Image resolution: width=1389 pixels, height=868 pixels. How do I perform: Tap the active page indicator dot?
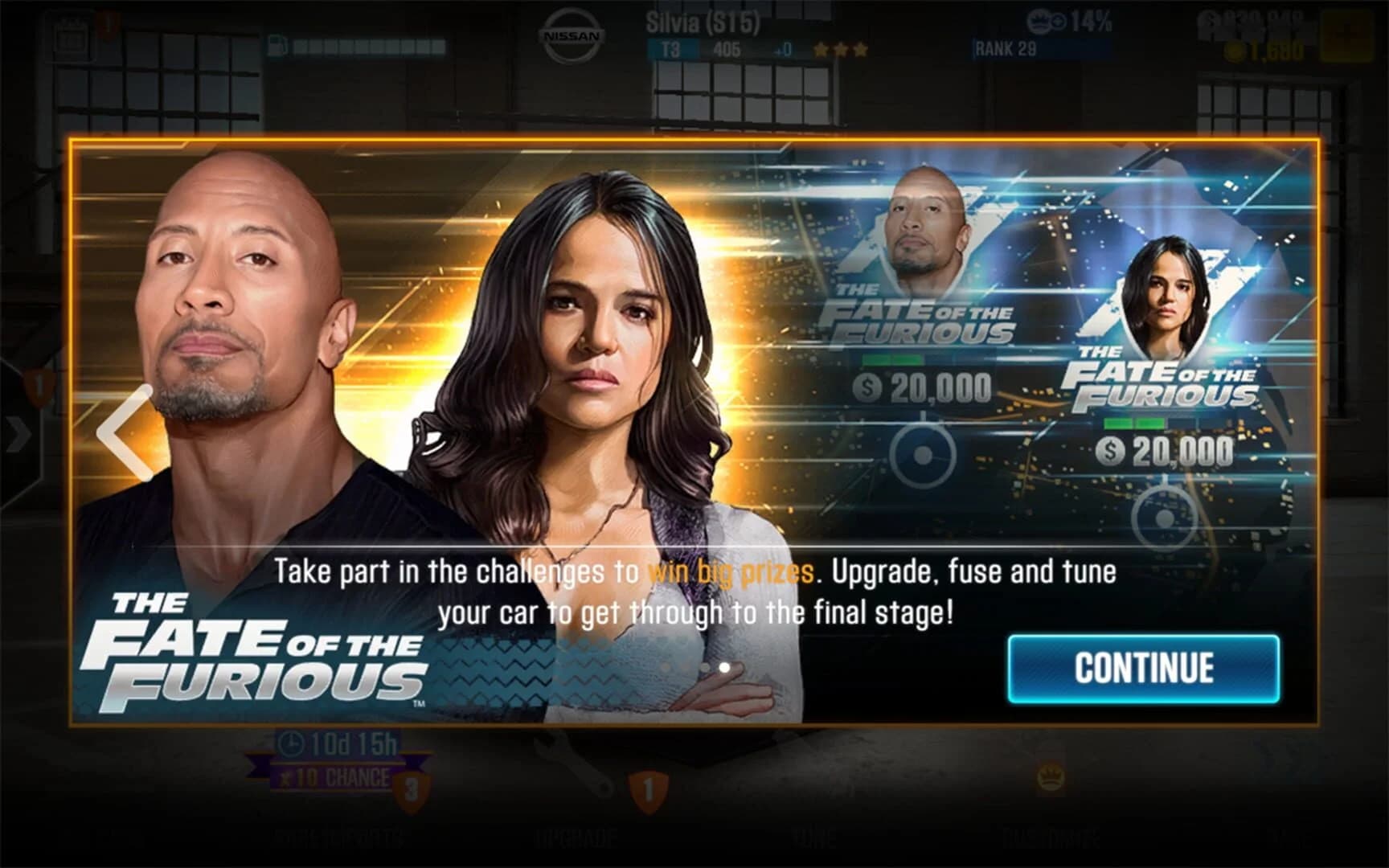click(724, 665)
